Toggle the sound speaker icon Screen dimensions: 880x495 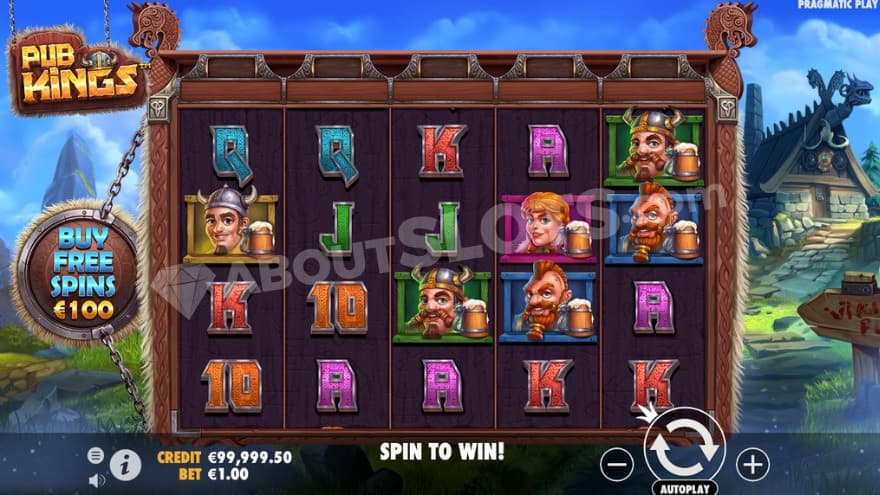coord(97,479)
